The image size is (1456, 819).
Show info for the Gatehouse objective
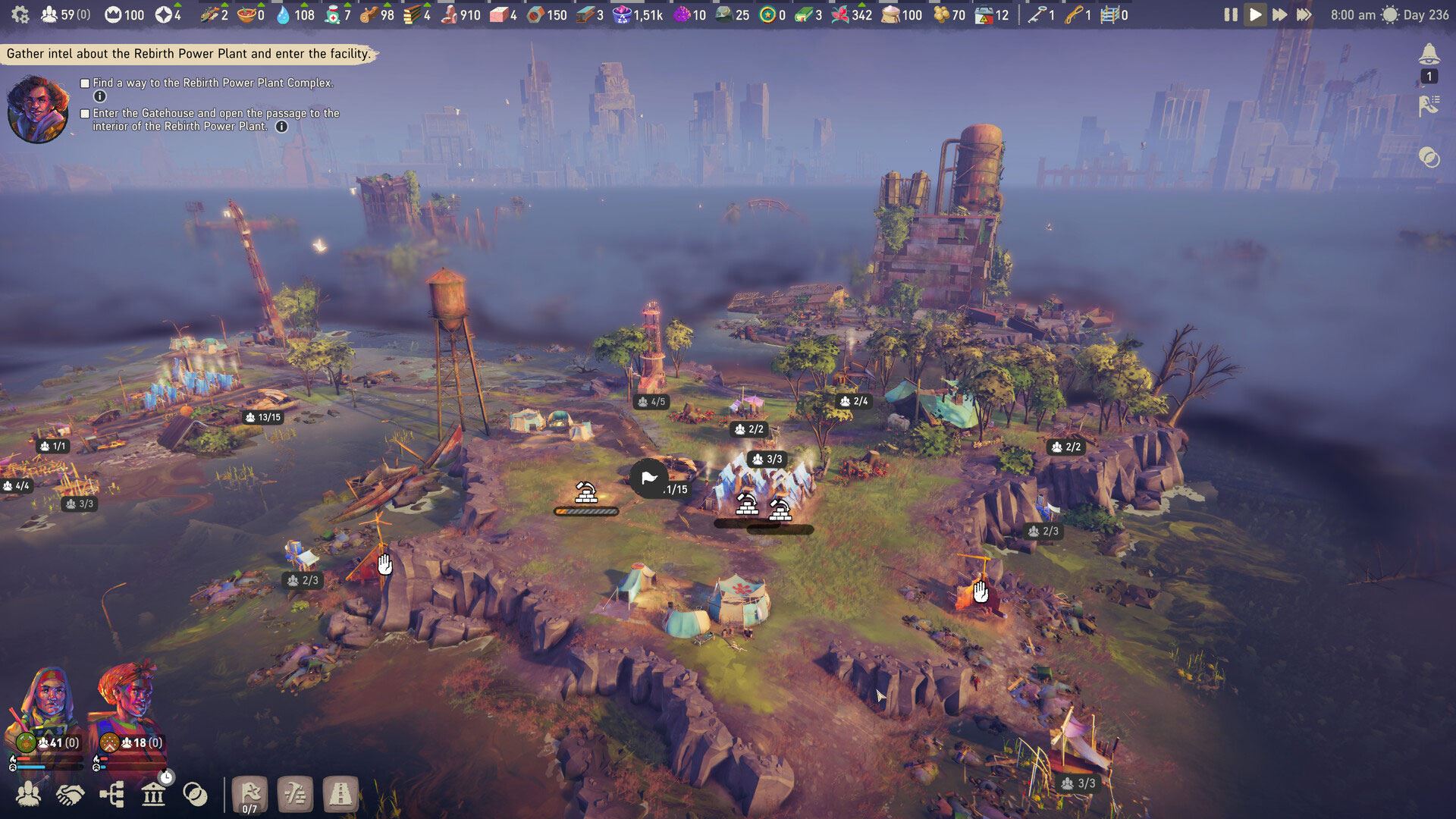(281, 127)
